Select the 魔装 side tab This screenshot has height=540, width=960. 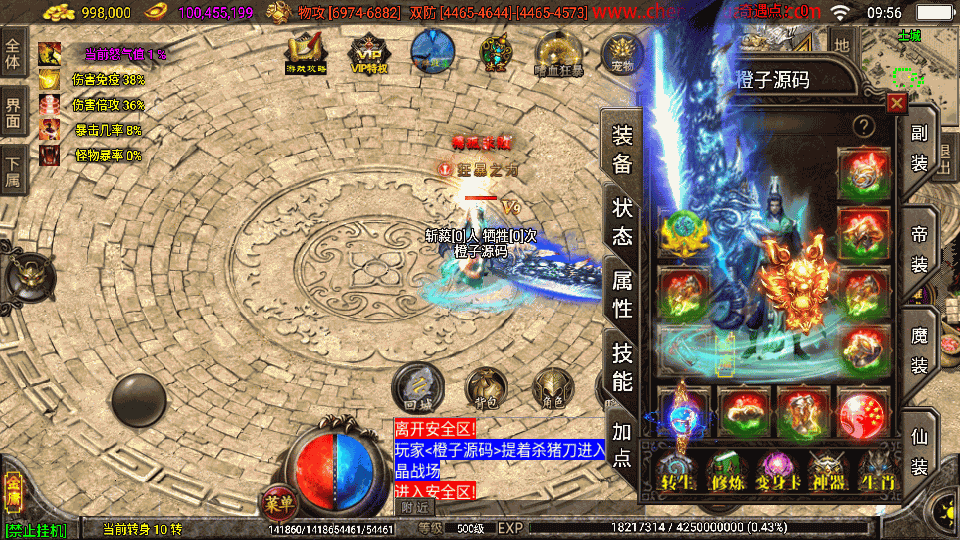[x=919, y=350]
